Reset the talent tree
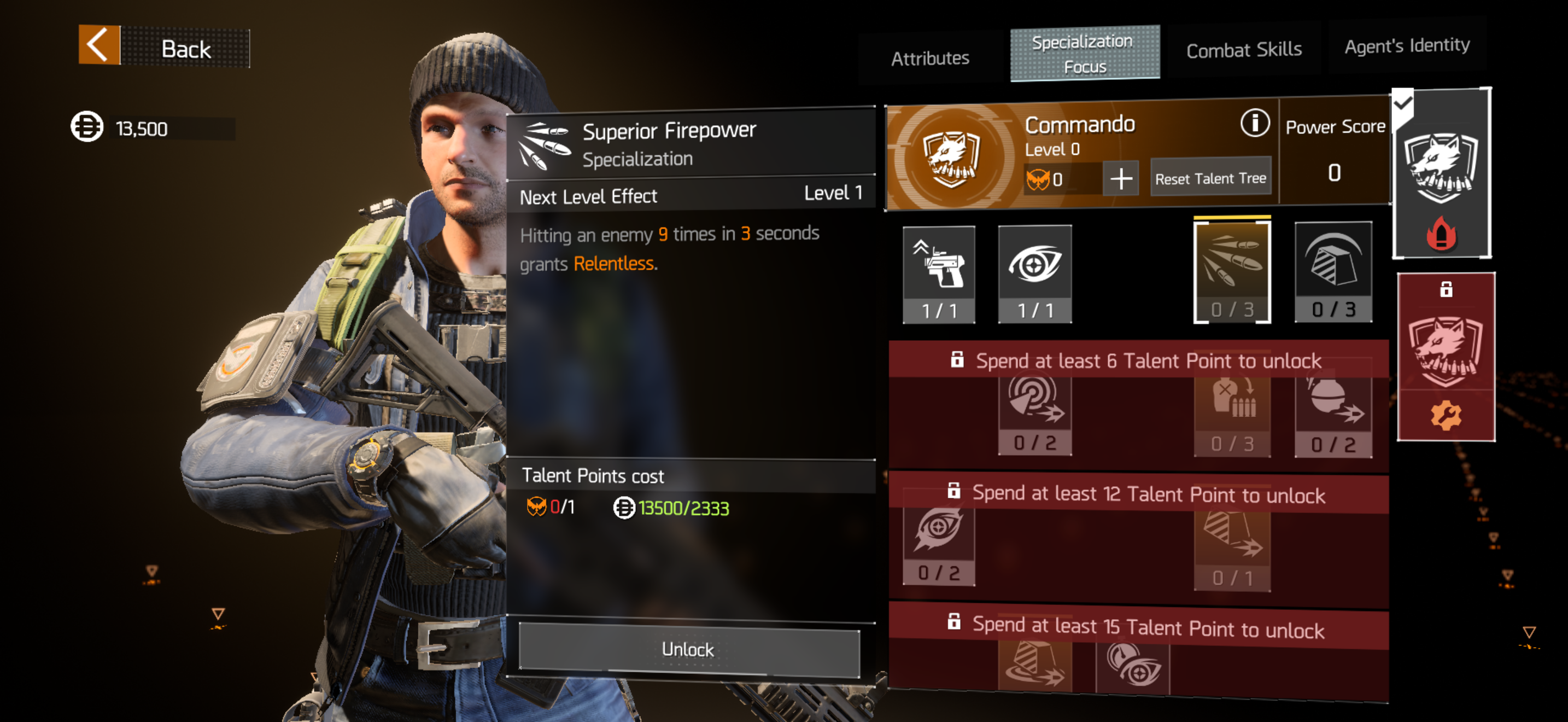The height and width of the screenshot is (722, 1568). pos(1210,178)
